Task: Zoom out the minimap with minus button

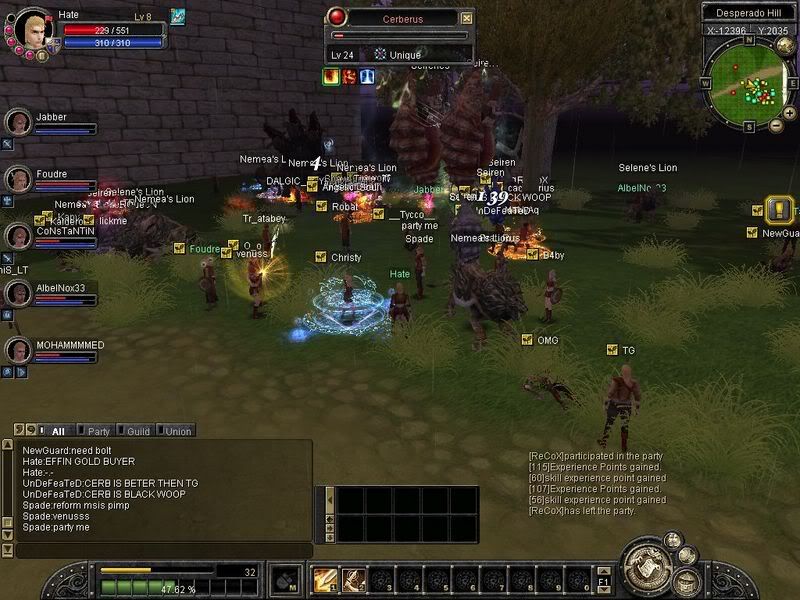Action: click(776, 126)
